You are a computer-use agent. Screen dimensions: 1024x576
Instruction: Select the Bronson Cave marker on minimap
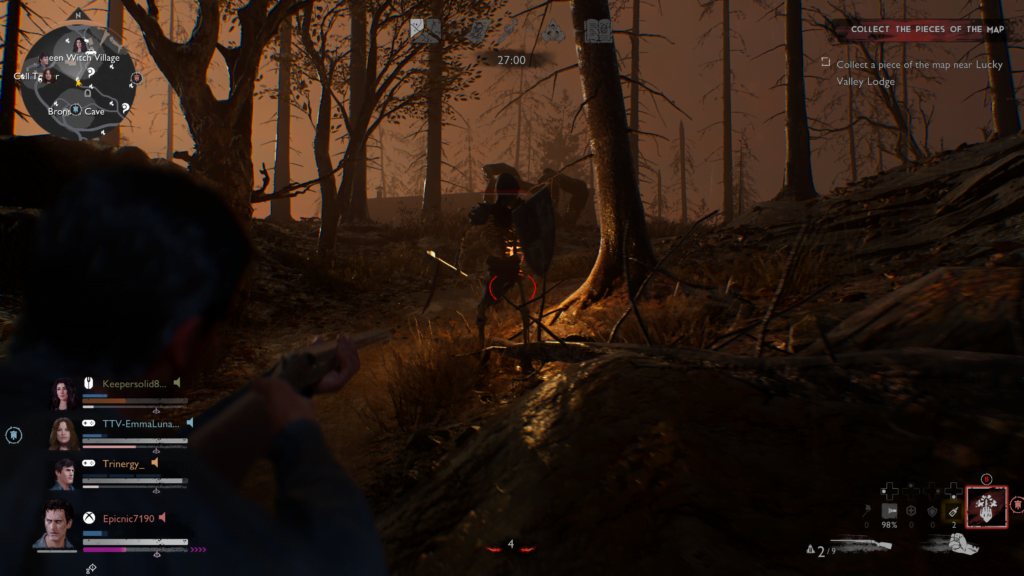click(76, 111)
